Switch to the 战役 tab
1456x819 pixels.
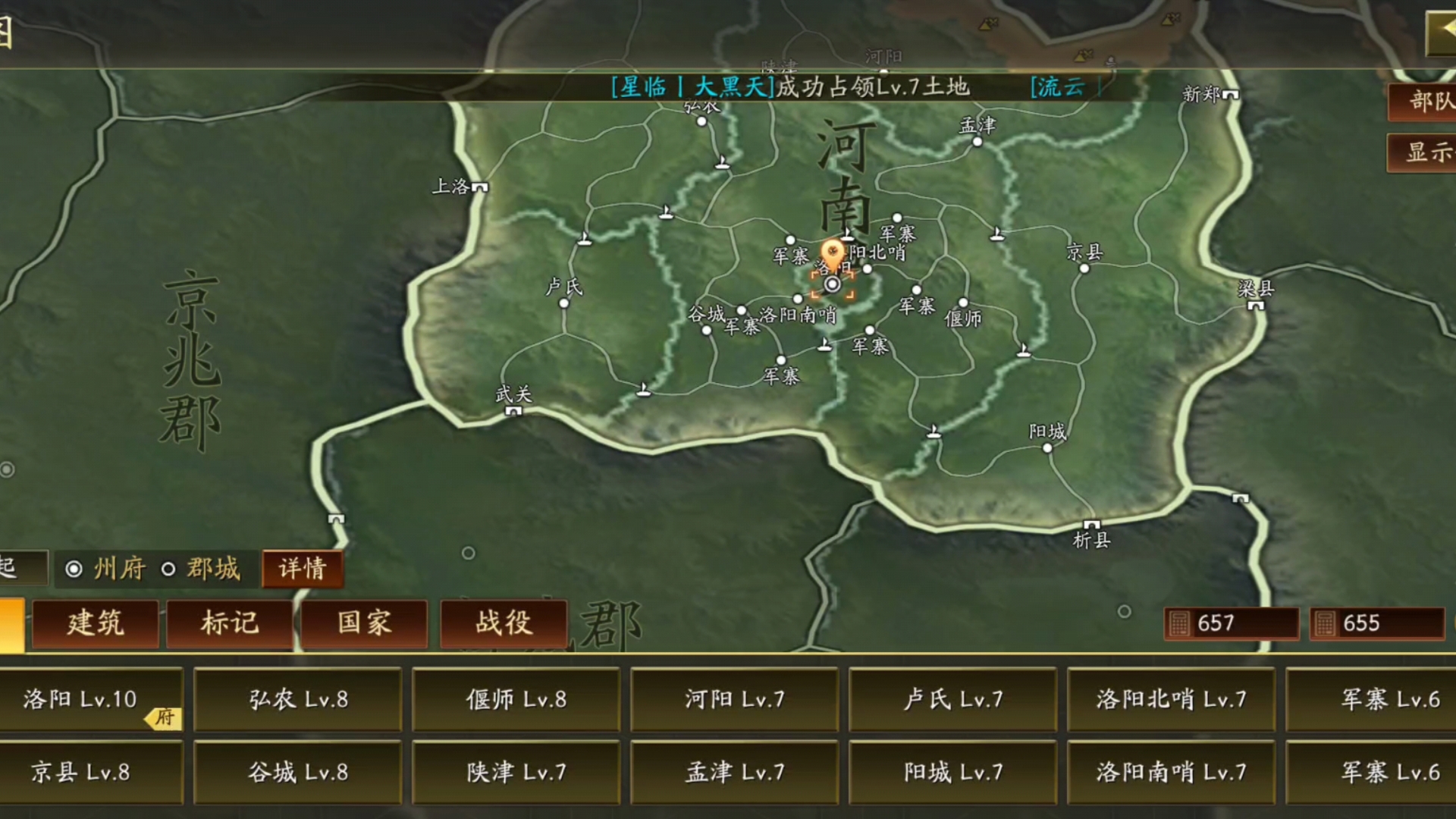pos(505,623)
